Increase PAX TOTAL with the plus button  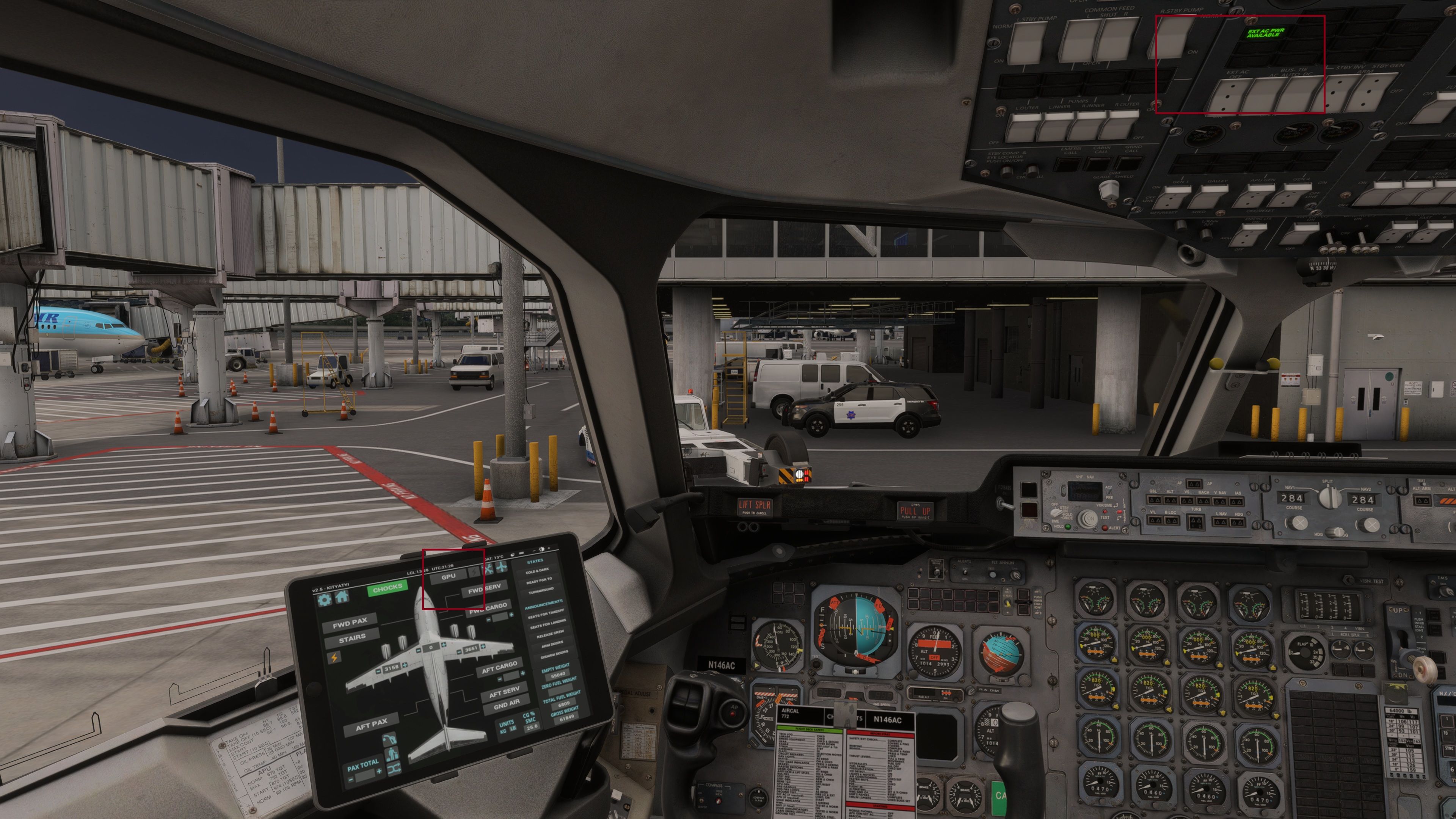tap(379, 771)
